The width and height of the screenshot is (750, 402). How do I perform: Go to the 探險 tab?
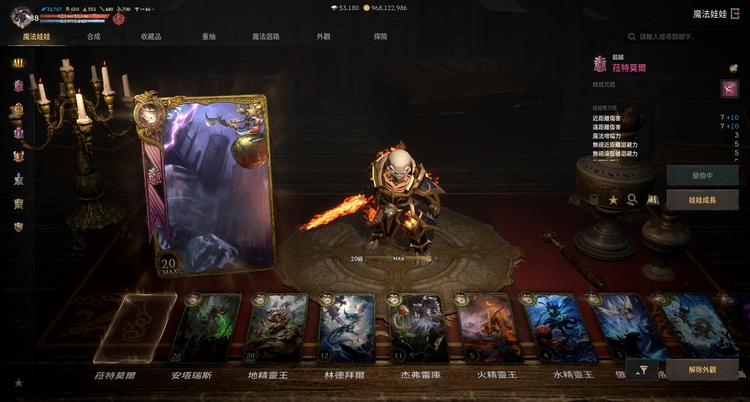click(x=380, y=36)
